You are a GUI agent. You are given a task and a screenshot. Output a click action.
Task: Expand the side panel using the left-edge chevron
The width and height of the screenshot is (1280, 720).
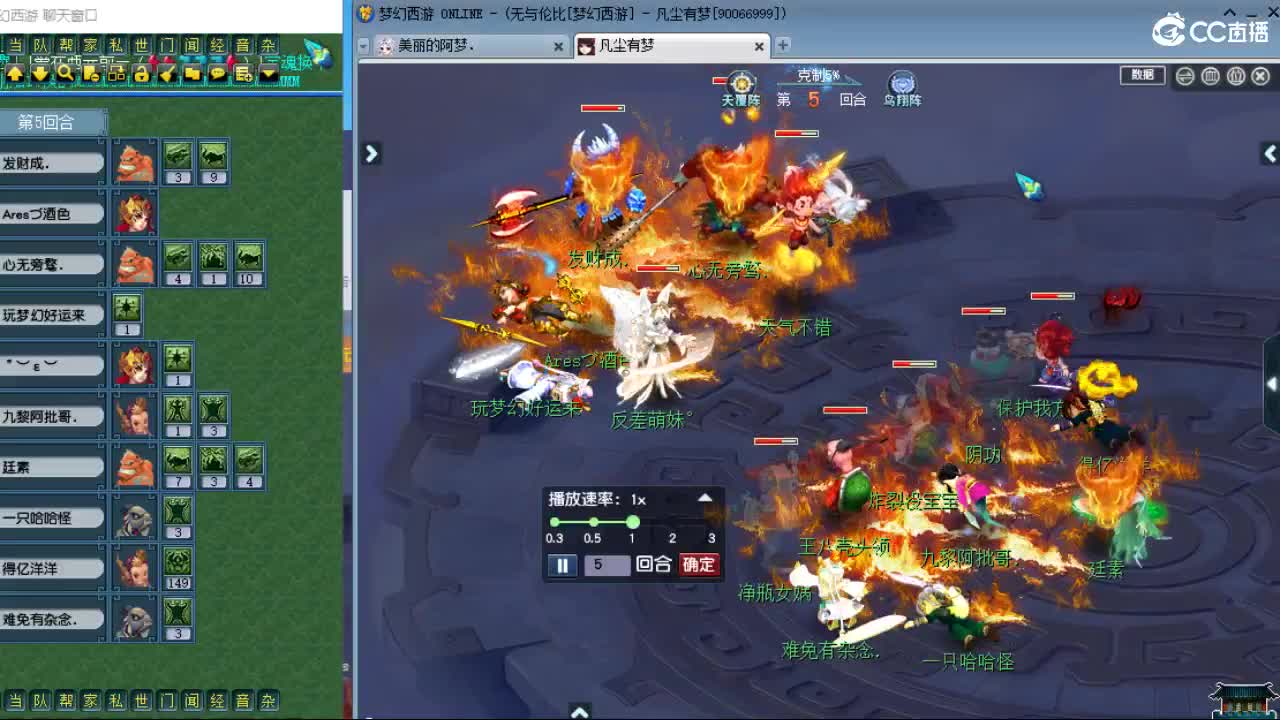[371, 154]
